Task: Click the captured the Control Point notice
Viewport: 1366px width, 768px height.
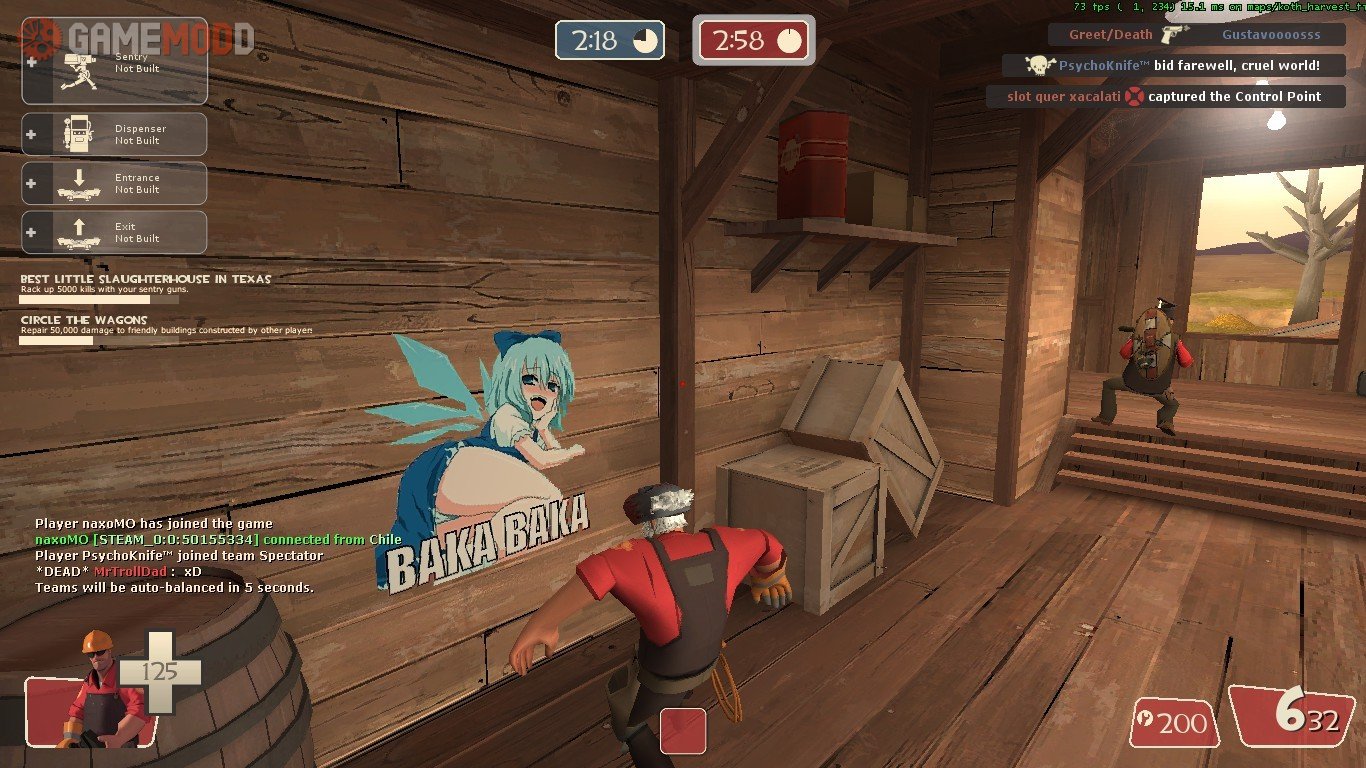Action: click(x=1165, y=97)
